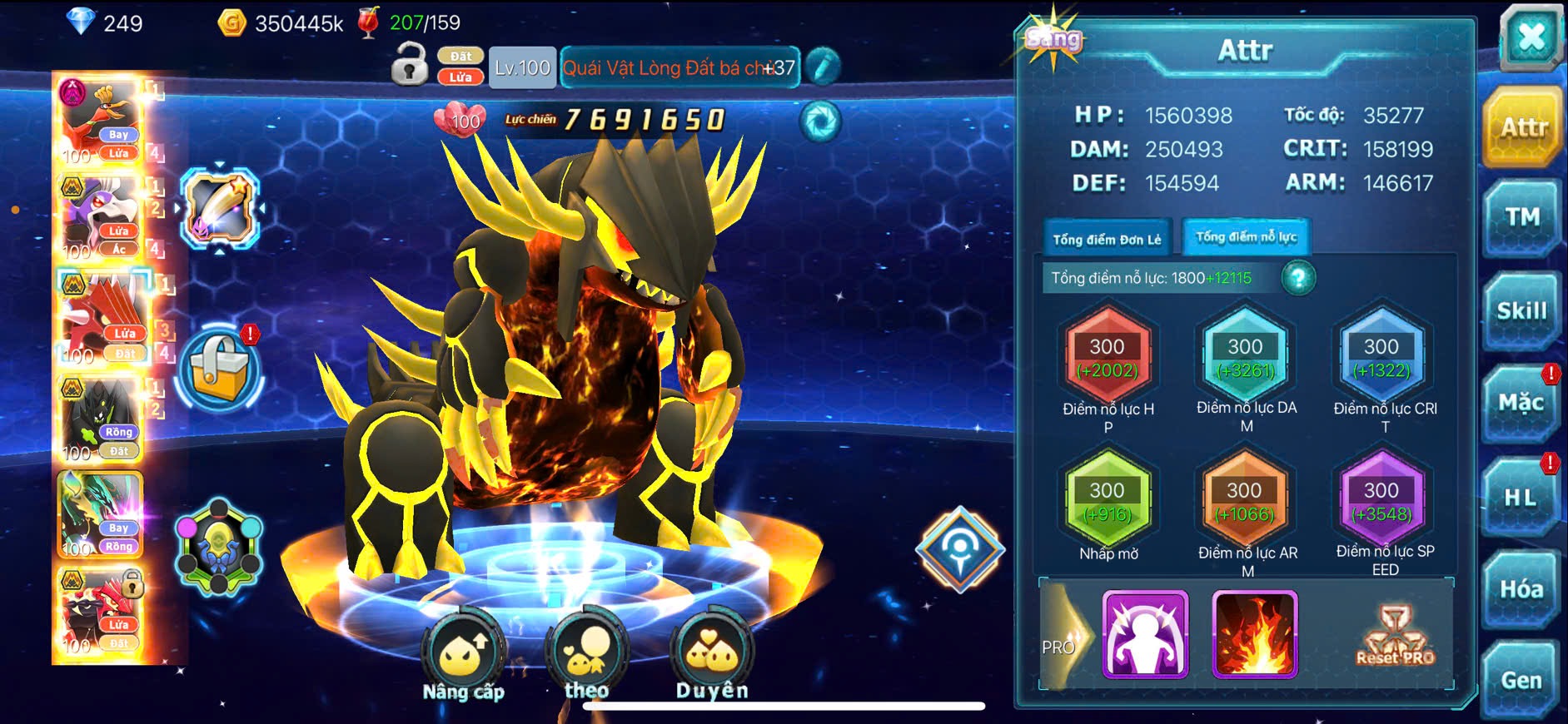Image resolution: width=1568 pixels, height=724 pixels.
Task: Select the purple SPEED effort point hexagon
Action: click(1381, 501)
